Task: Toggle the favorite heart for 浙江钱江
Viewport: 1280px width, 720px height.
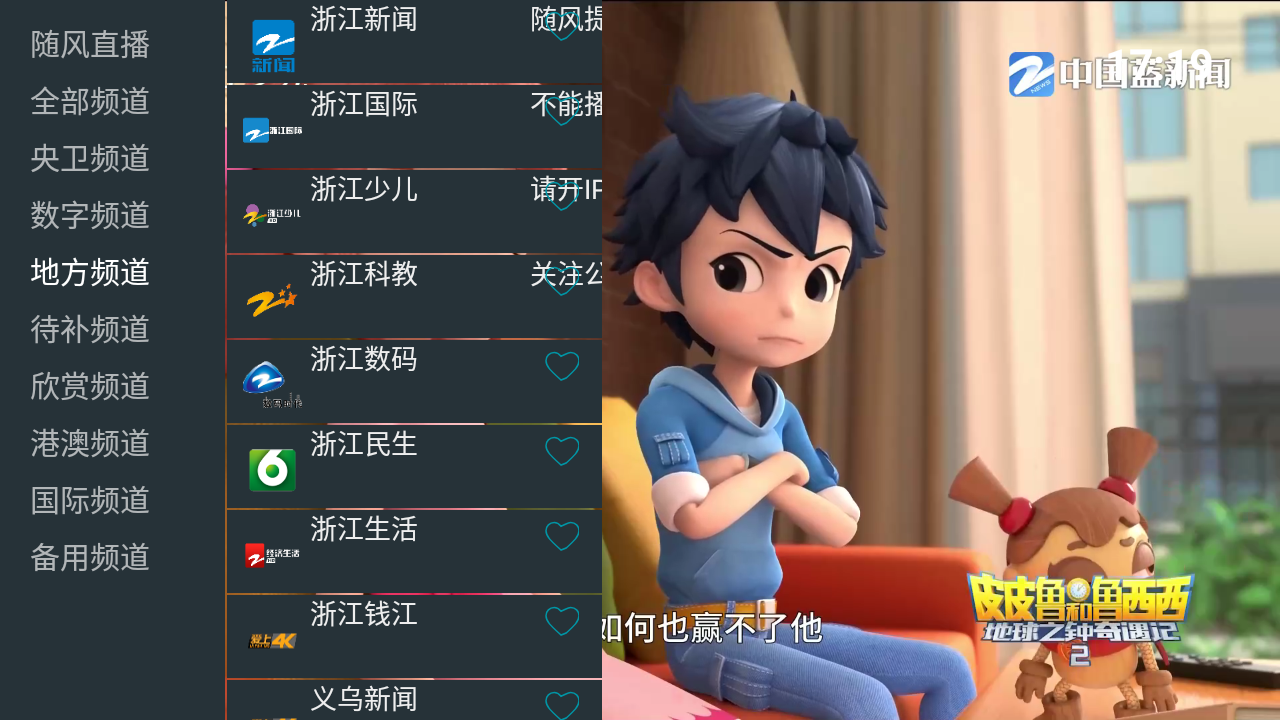Action: [x=562, y=621]
